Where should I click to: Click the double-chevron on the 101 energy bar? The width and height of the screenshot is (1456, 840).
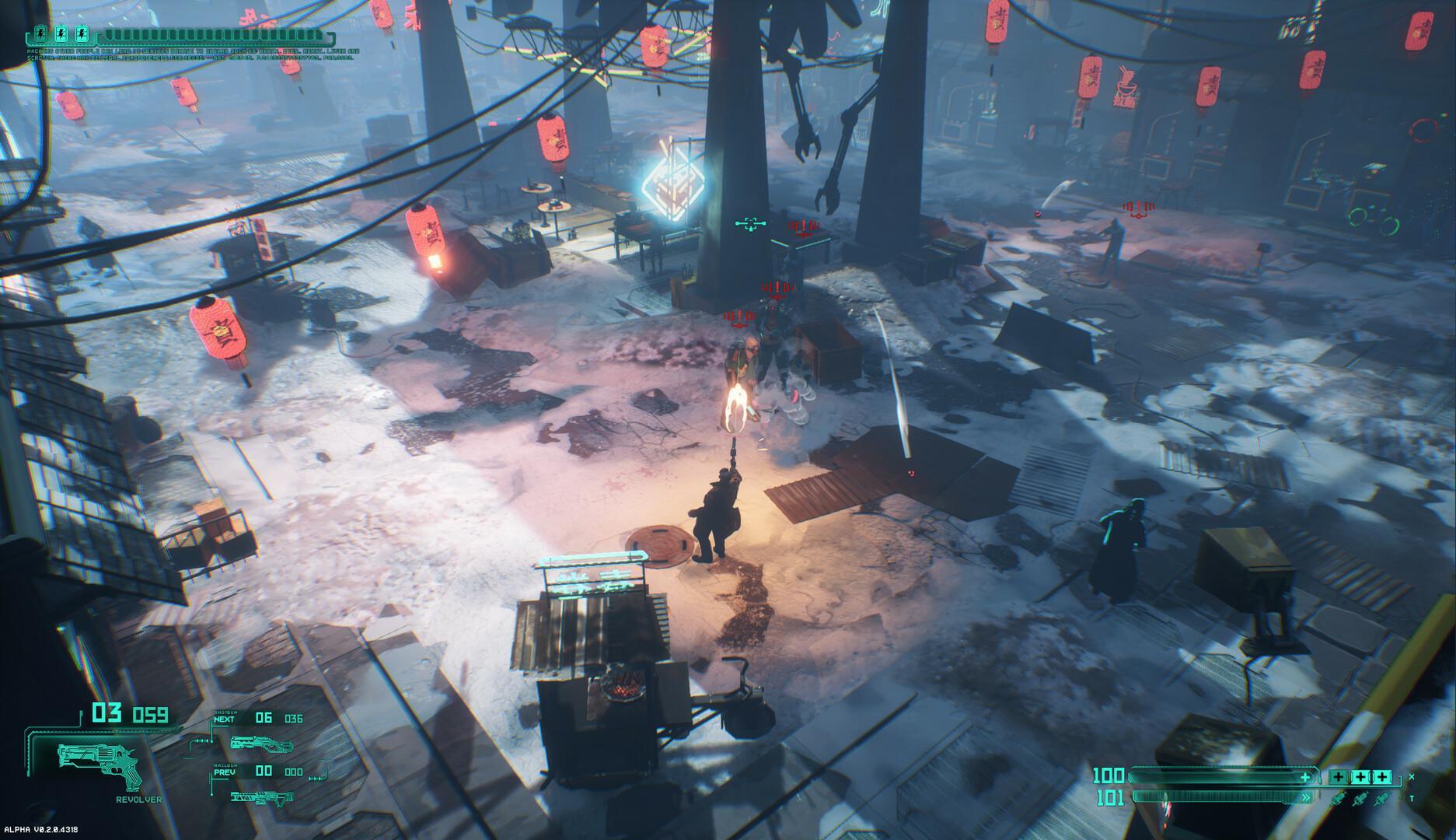pyautogui.click(x=1306, y=797)
